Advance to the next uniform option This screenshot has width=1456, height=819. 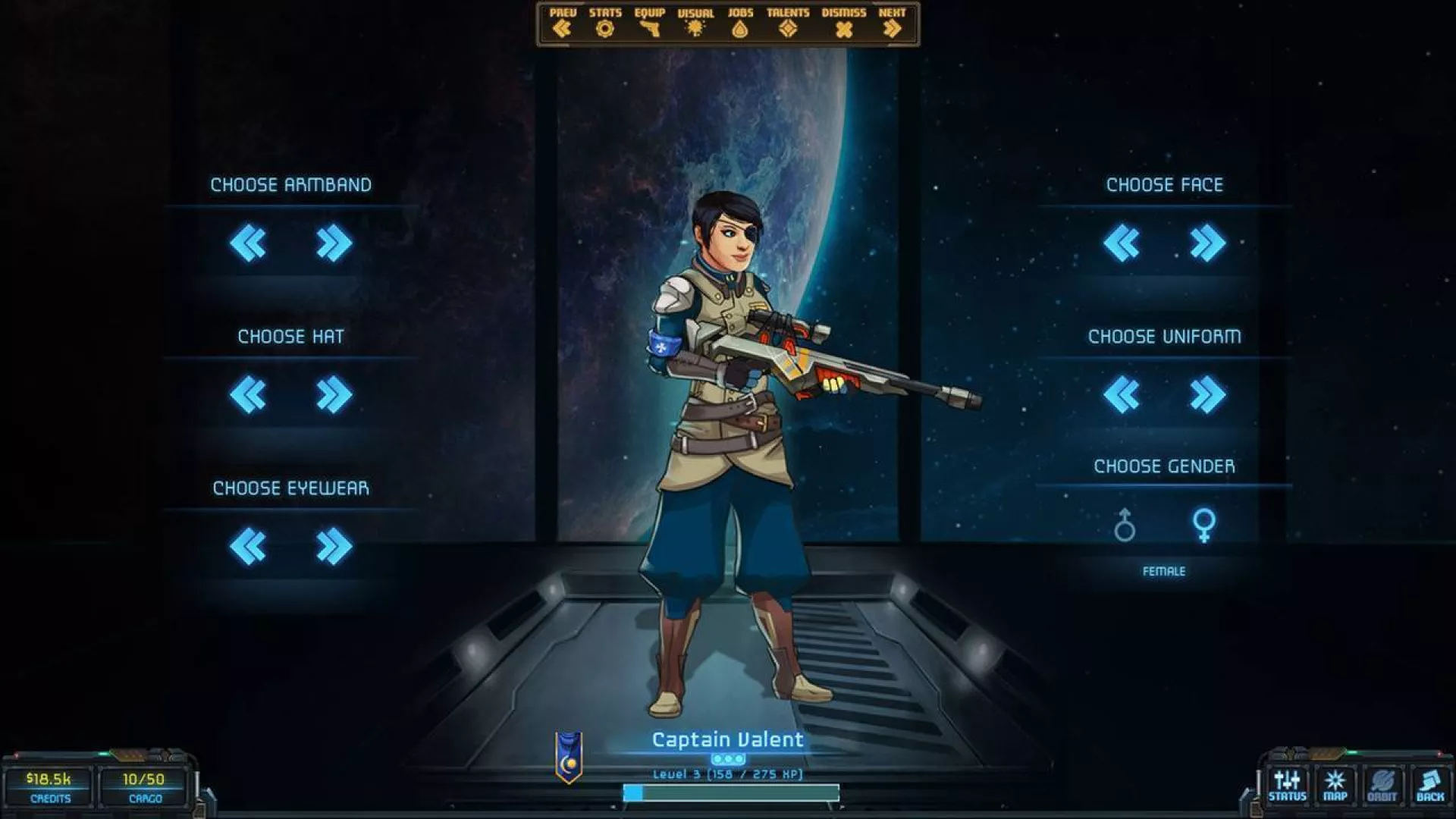click(1208, 394)
